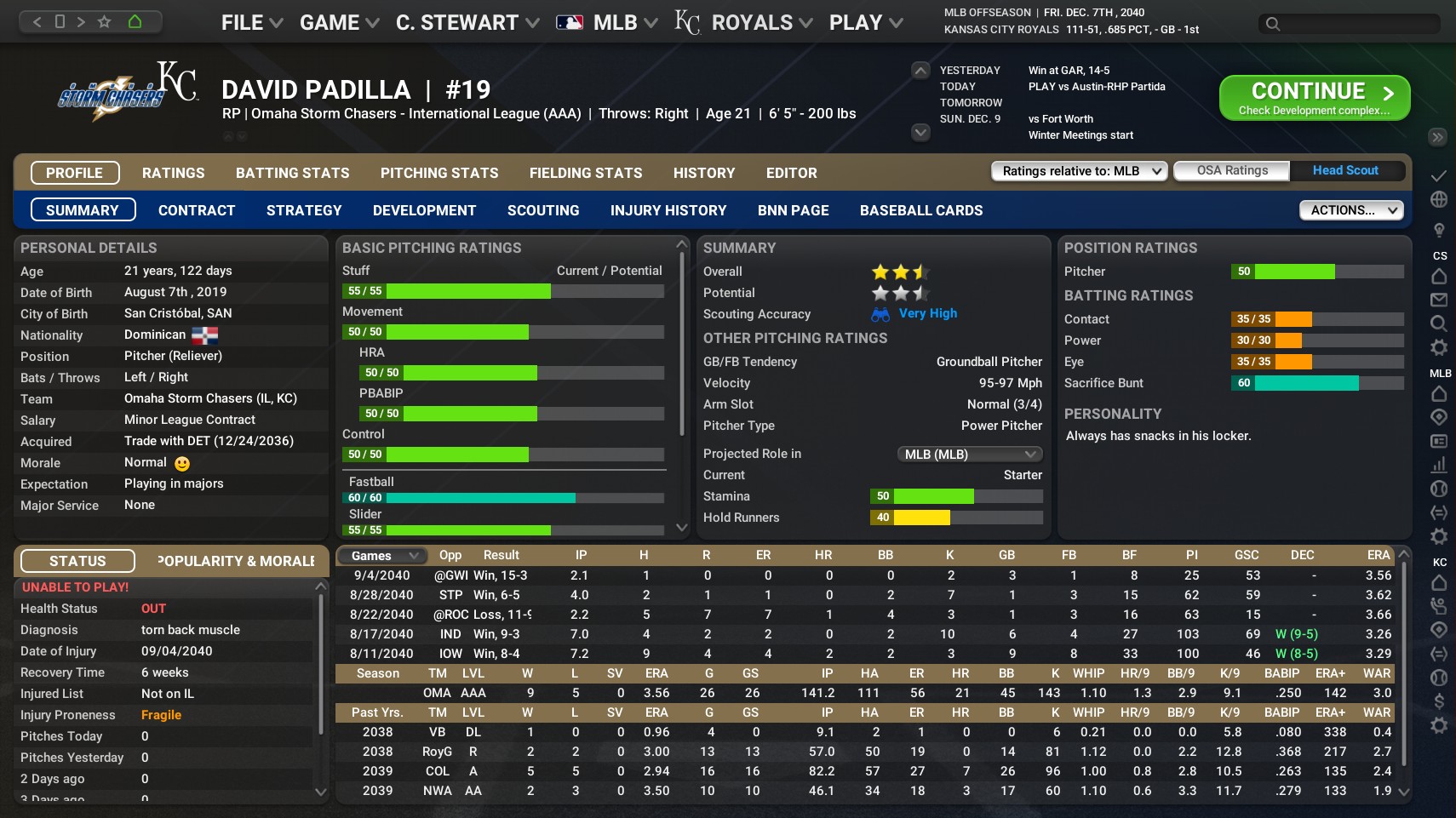The height and width of the screenshot is (818, 1456).
Task: Open the Actions dropdown menu
Action: click(x=1350, y=209)
